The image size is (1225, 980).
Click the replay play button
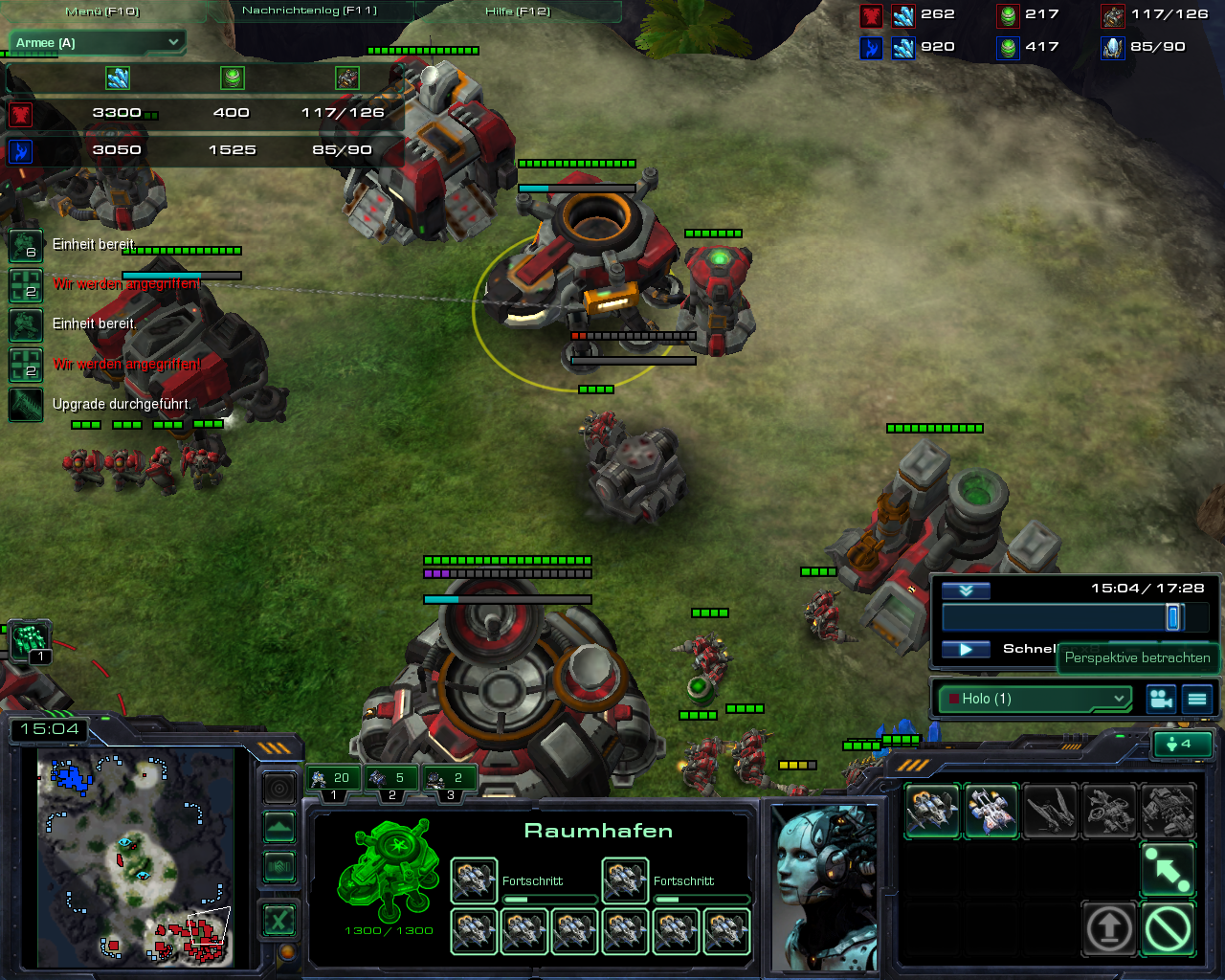coord(966,650)
